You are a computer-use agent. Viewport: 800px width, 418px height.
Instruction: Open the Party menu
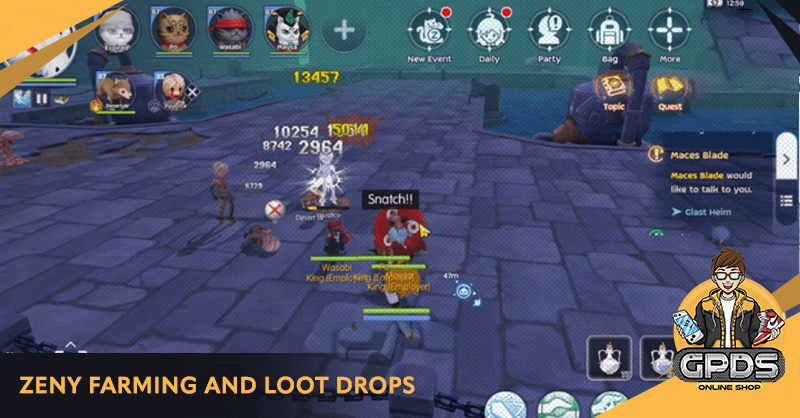coord(548,31)
